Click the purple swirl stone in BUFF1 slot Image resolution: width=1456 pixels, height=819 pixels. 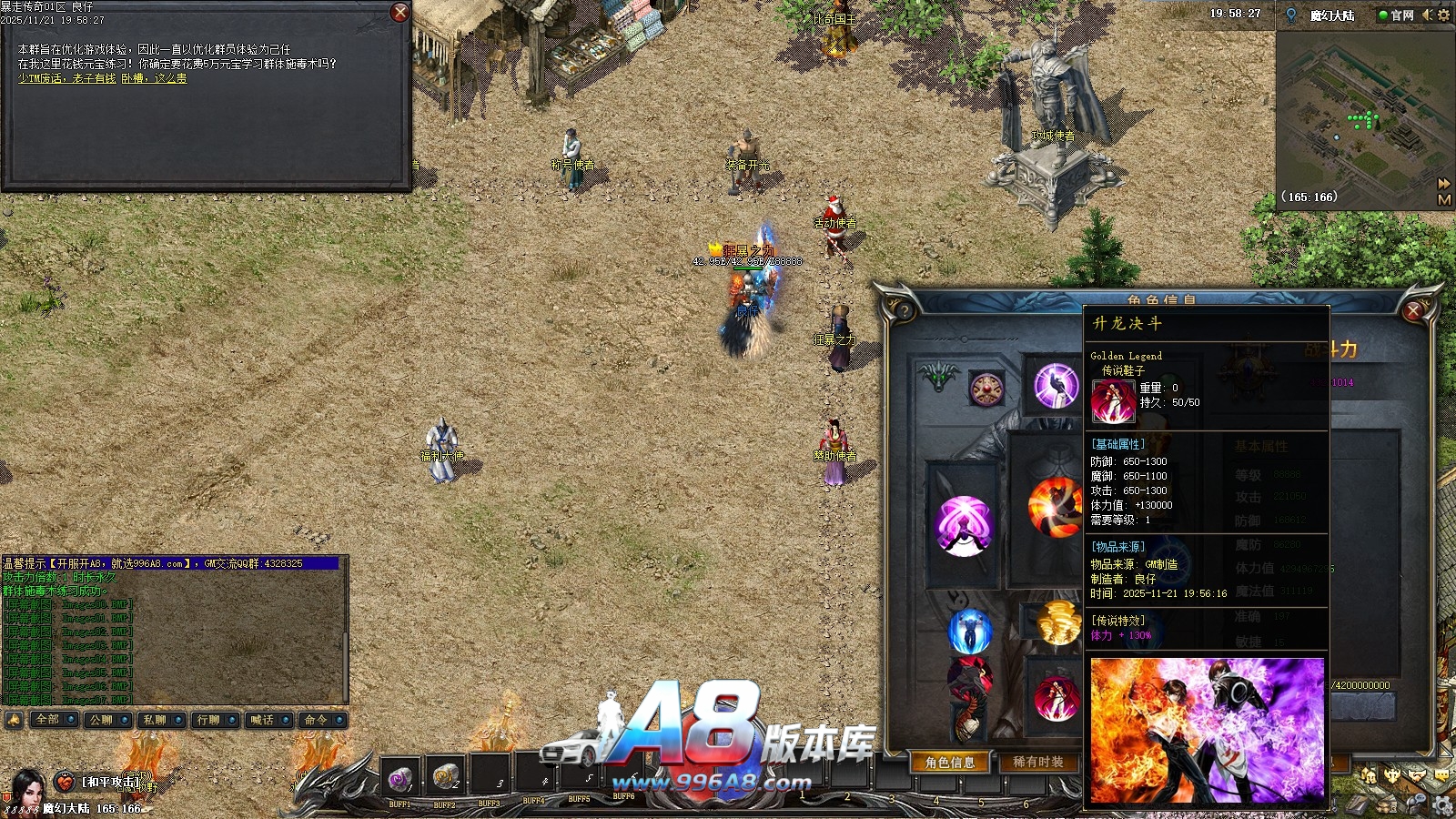pyautogui.click(x=399, y=778)
